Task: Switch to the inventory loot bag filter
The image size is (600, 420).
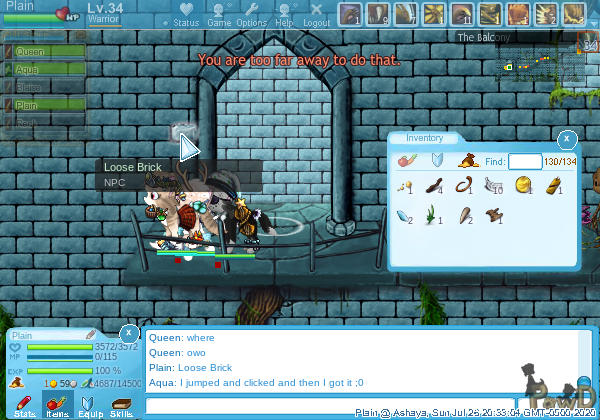Action: coord(466,160)
